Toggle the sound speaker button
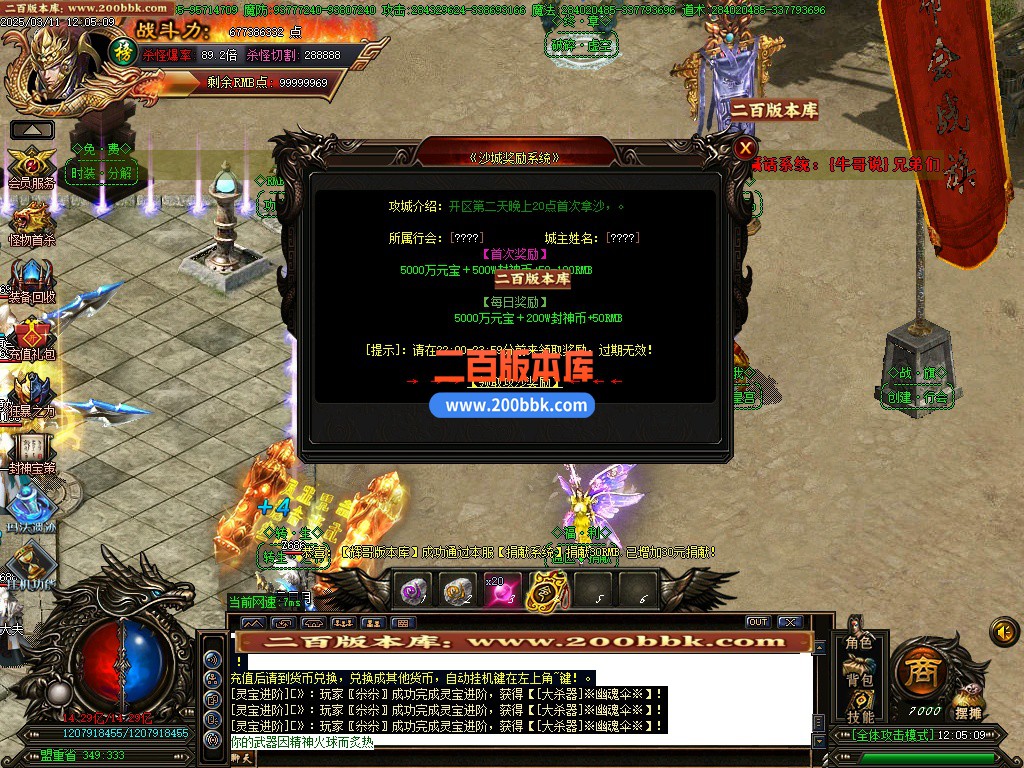1024x768 pixels. point(1004,631)
